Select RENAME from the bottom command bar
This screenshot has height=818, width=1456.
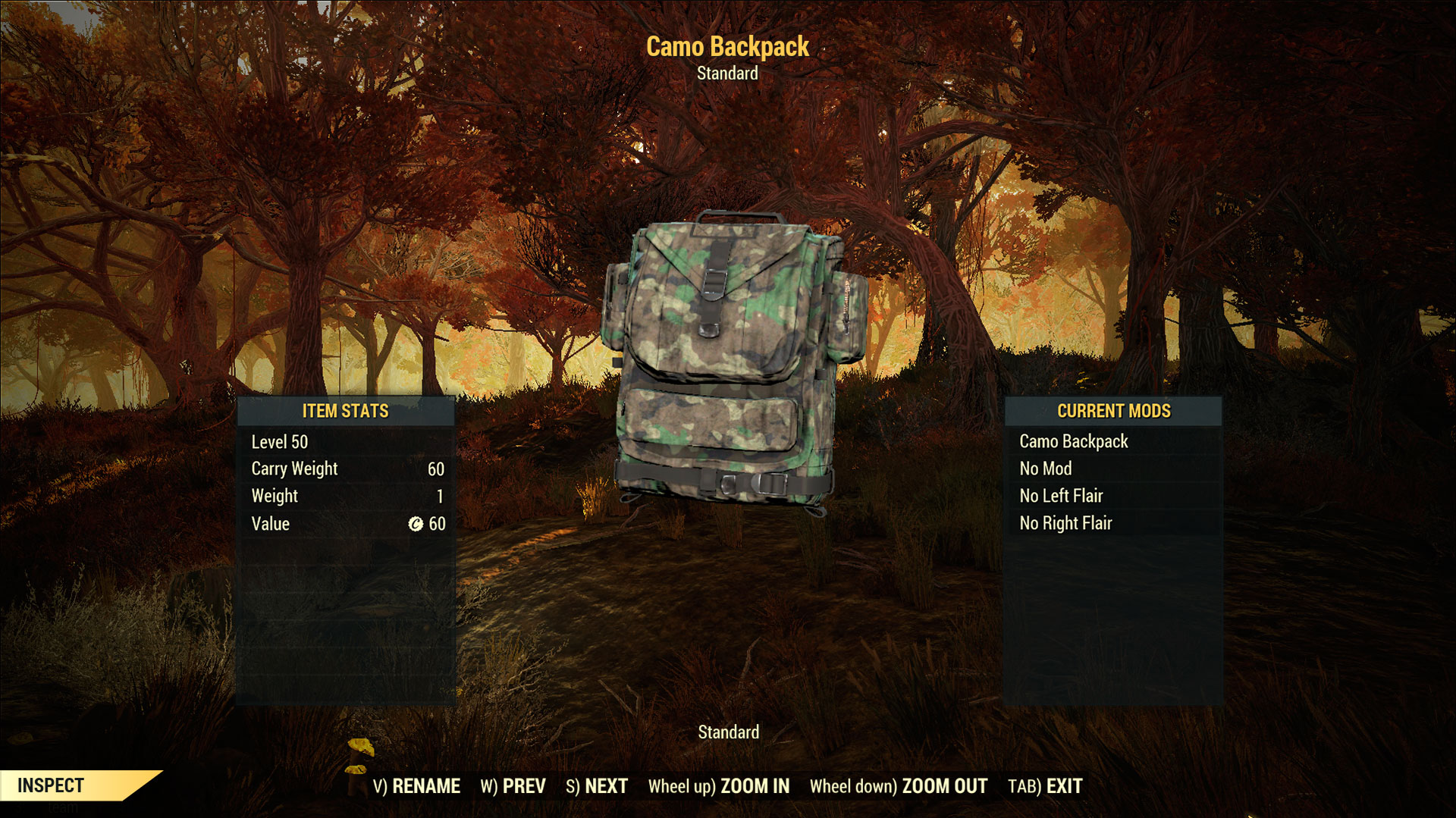(x=425, y=787)
